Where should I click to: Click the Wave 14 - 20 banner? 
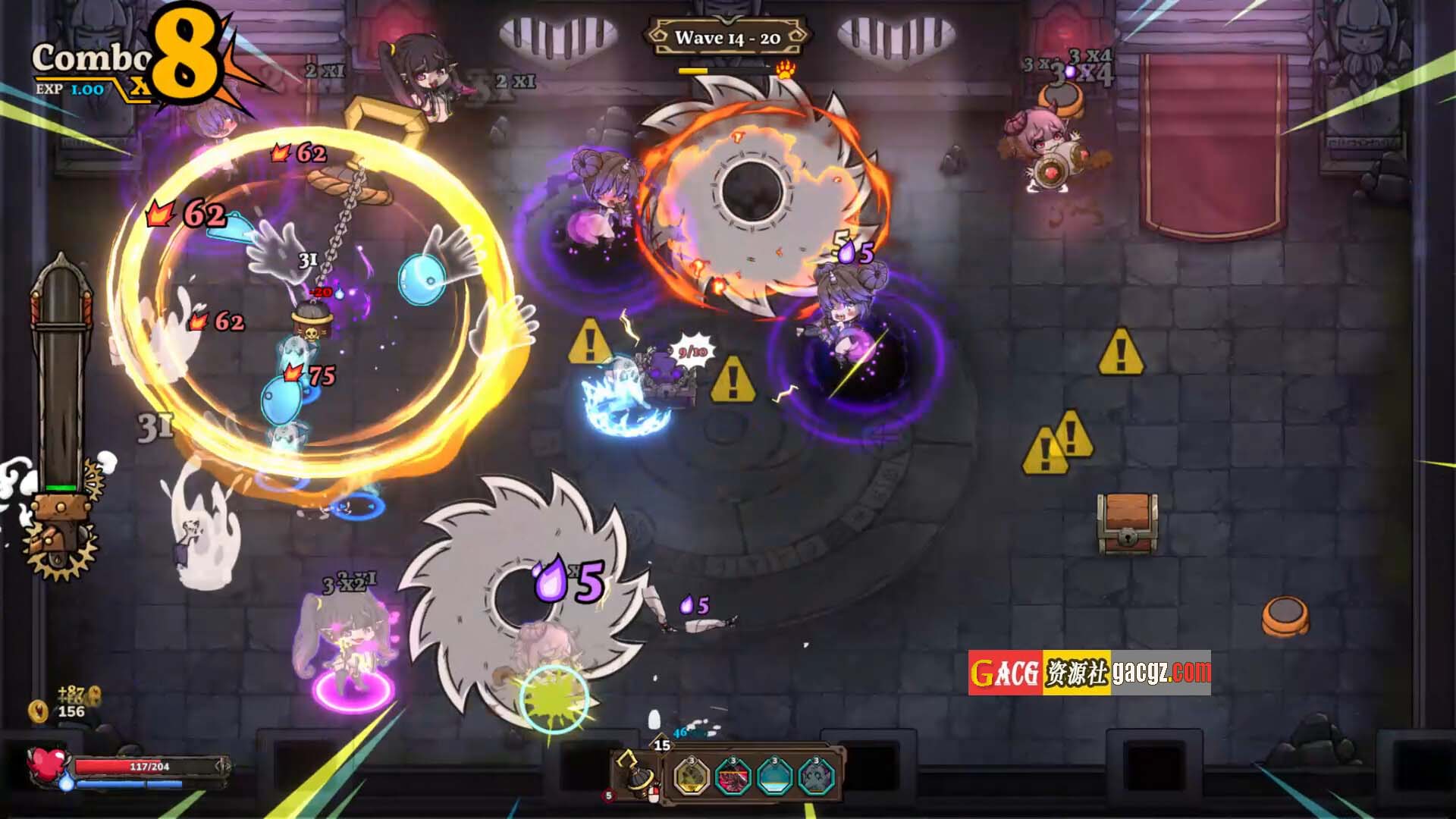click(727, 37)
